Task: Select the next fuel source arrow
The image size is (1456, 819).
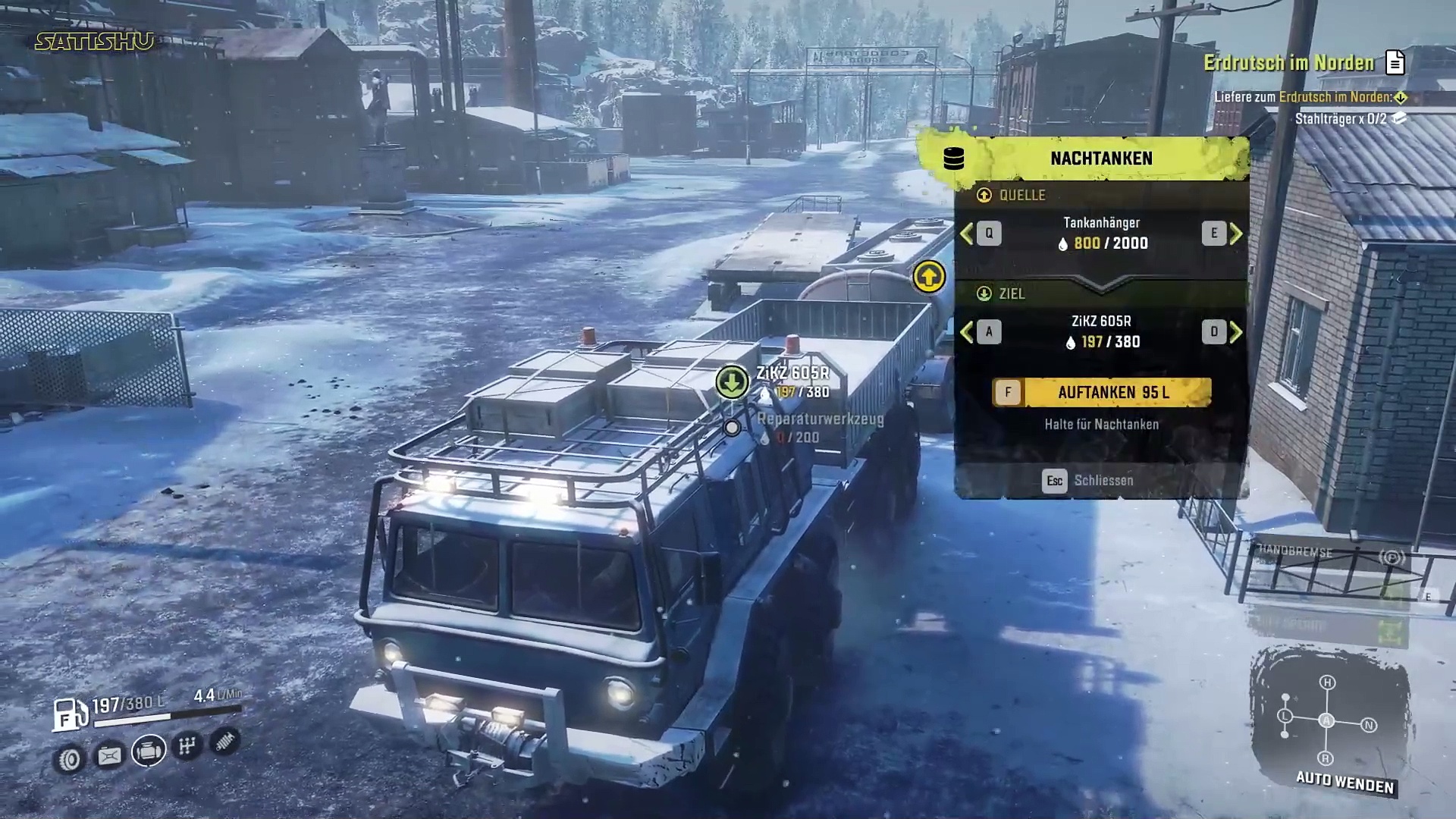Action: [1236, 234]
